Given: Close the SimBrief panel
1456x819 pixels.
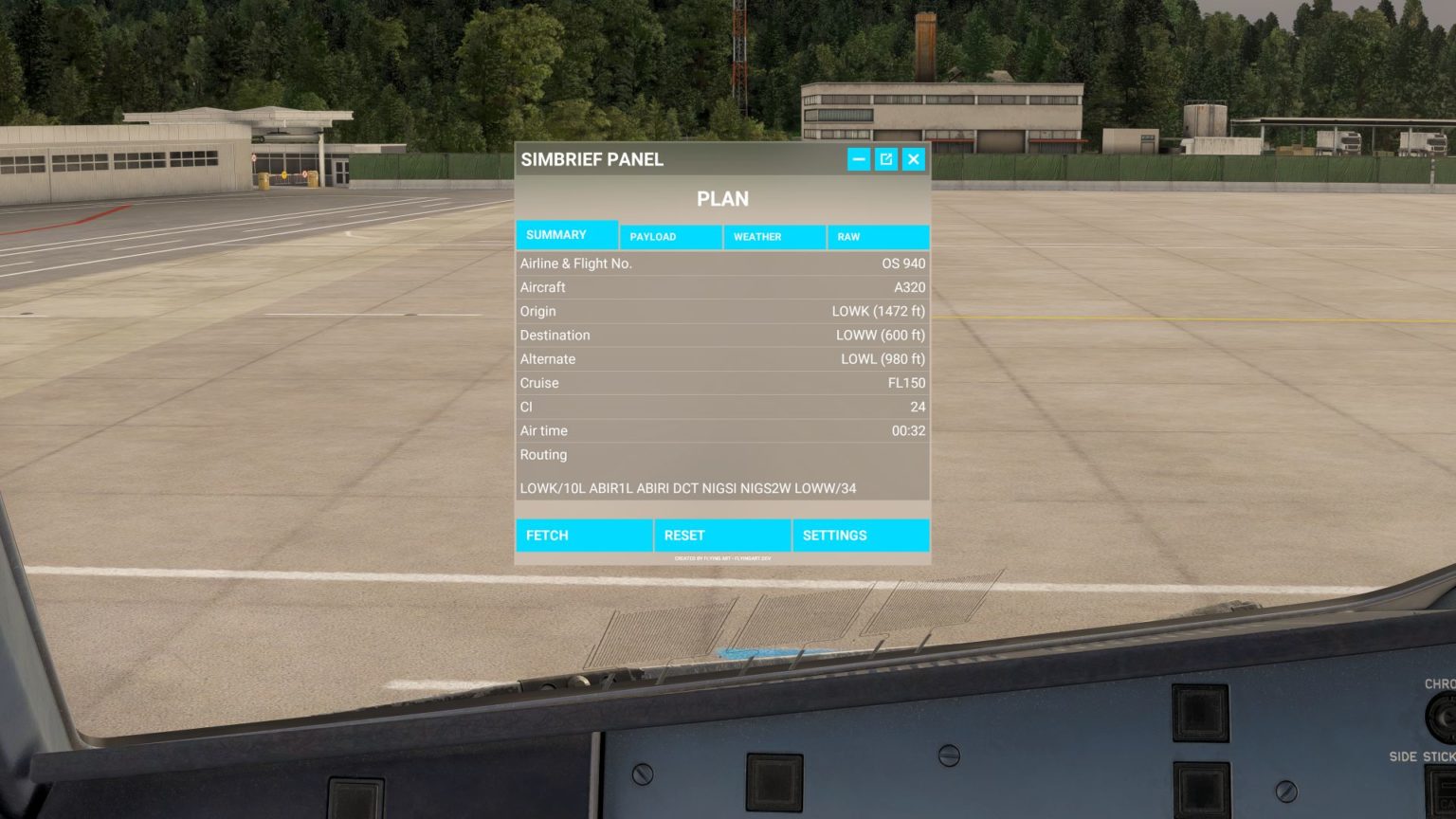Looking at the screenshot, I should pyautogui.click(x=913, y=159).
